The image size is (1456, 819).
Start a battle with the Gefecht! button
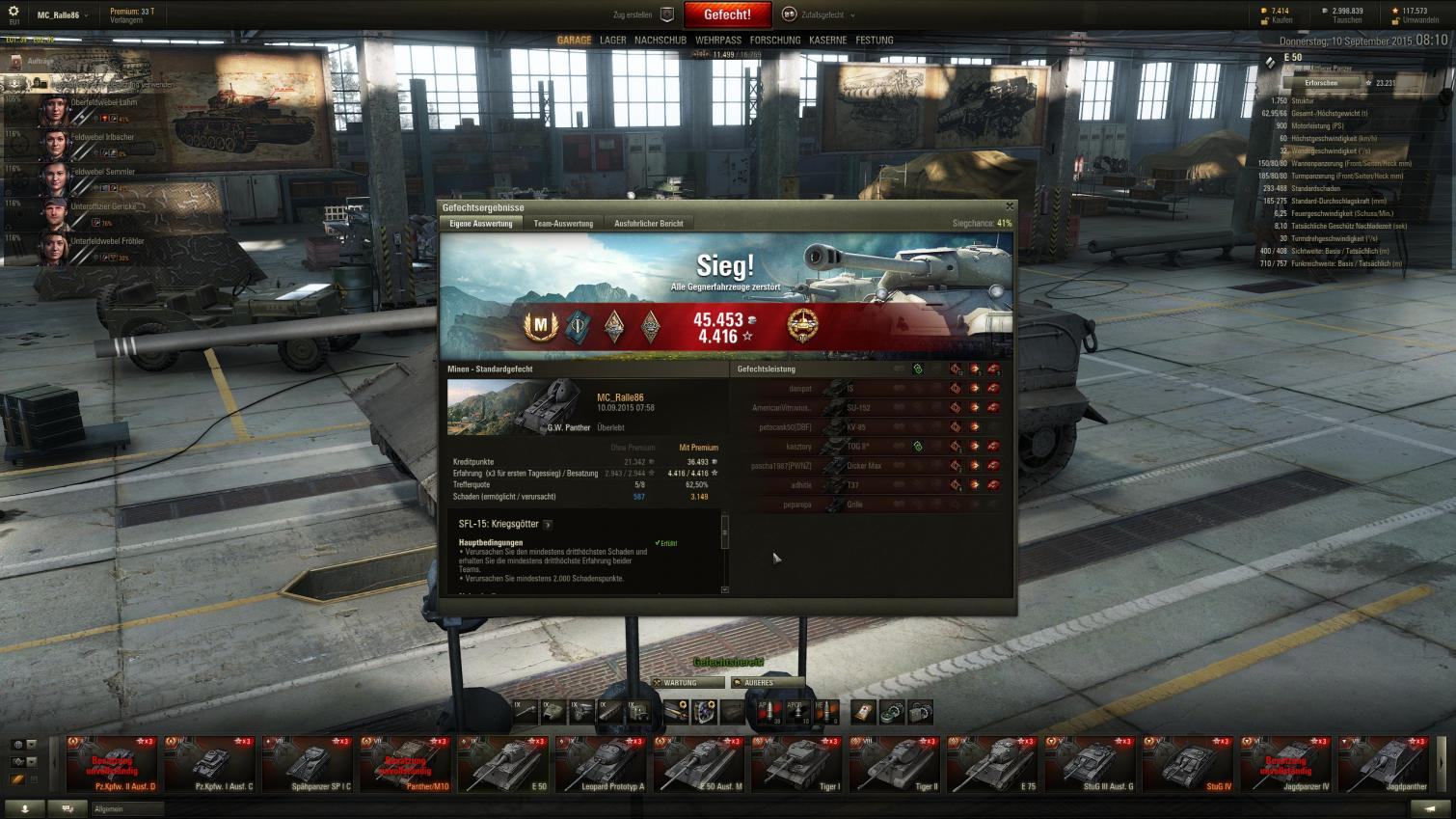tap(727, 14)
